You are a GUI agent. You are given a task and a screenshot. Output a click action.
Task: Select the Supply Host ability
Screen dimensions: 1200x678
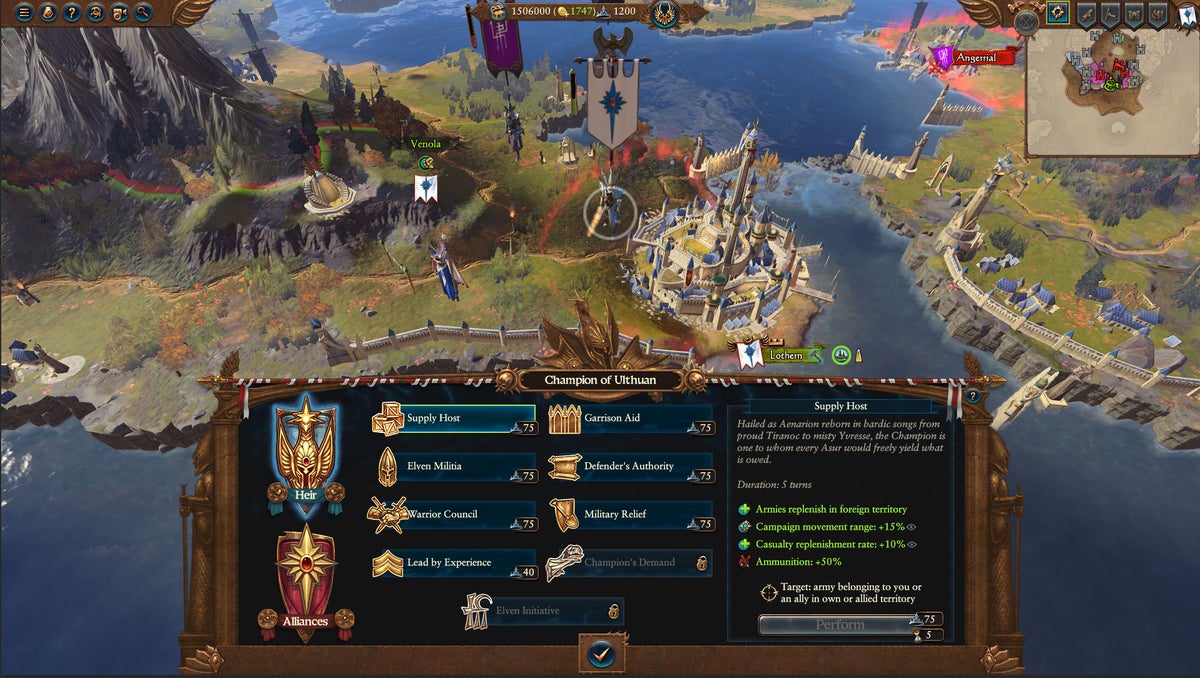click(453, 419)
